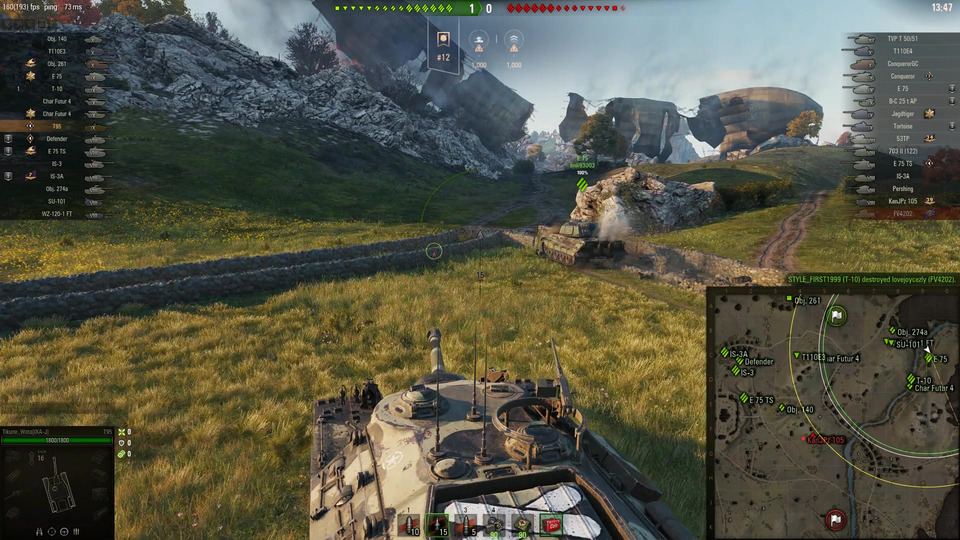
Task: Select TVP T 50/51 in the enemy list
Action: (901, 38)
